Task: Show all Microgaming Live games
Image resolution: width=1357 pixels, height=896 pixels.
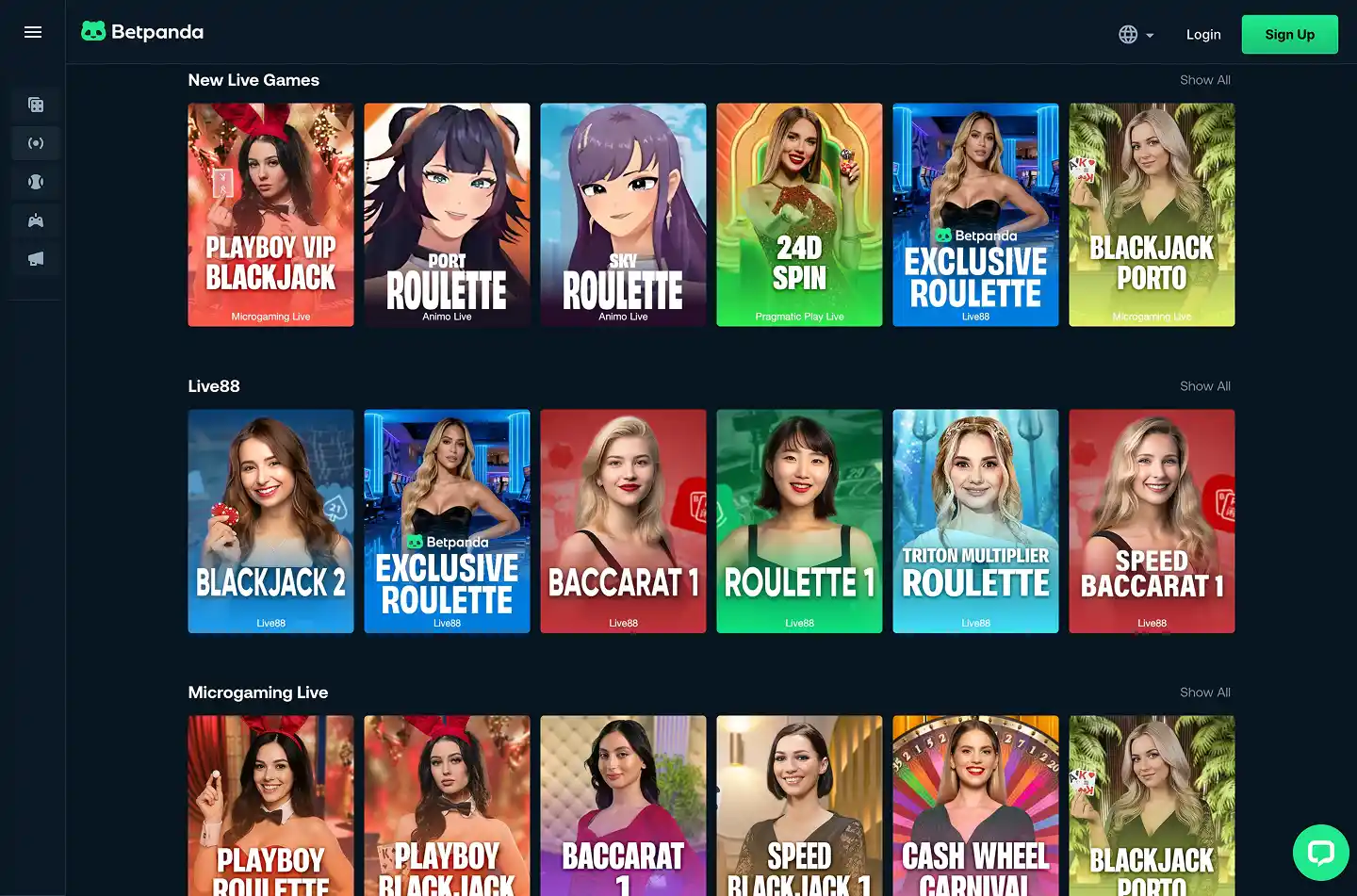Action: coord(1204,692)
